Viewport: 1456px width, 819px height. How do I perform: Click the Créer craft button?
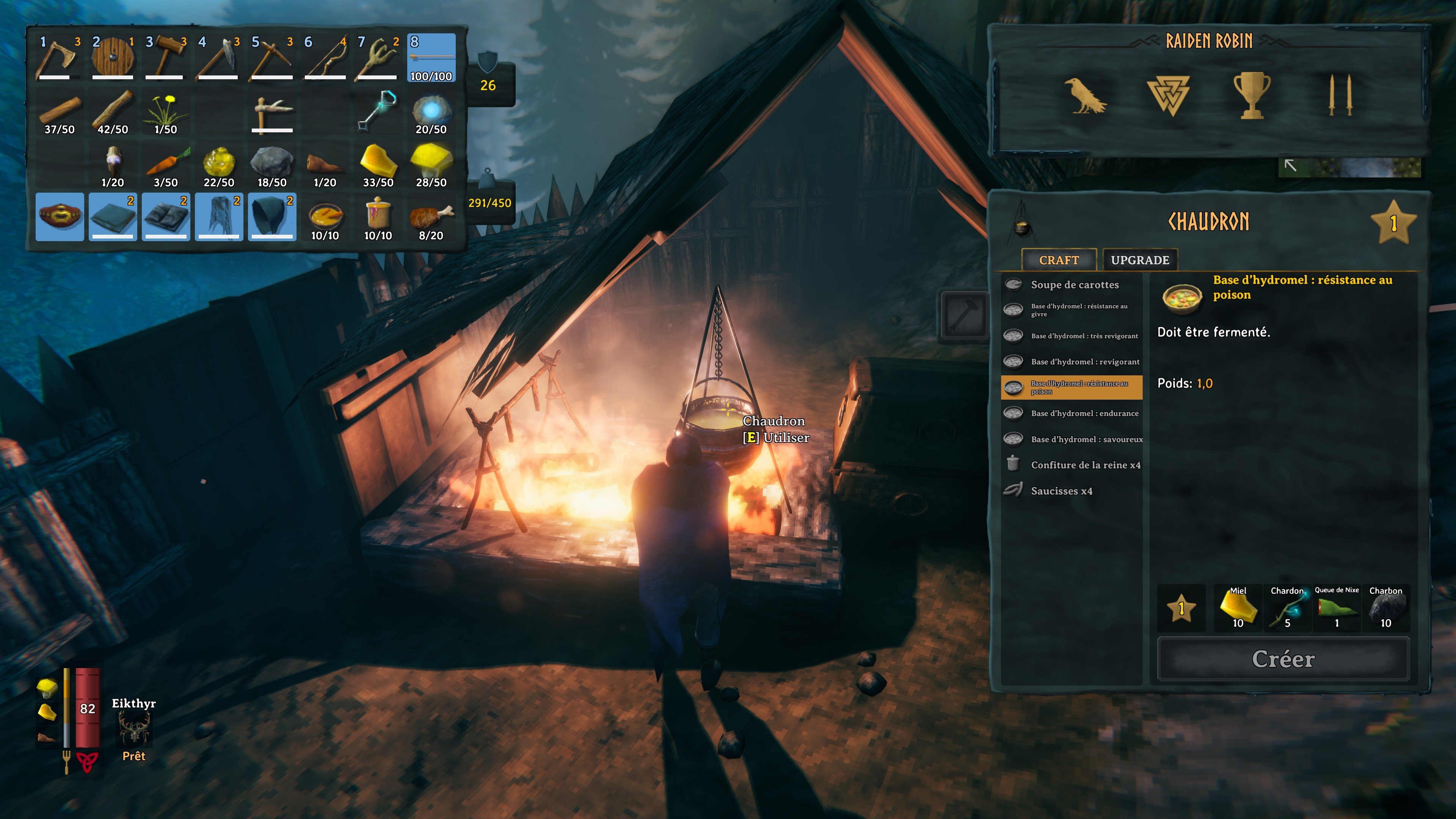coord(1283,659)
